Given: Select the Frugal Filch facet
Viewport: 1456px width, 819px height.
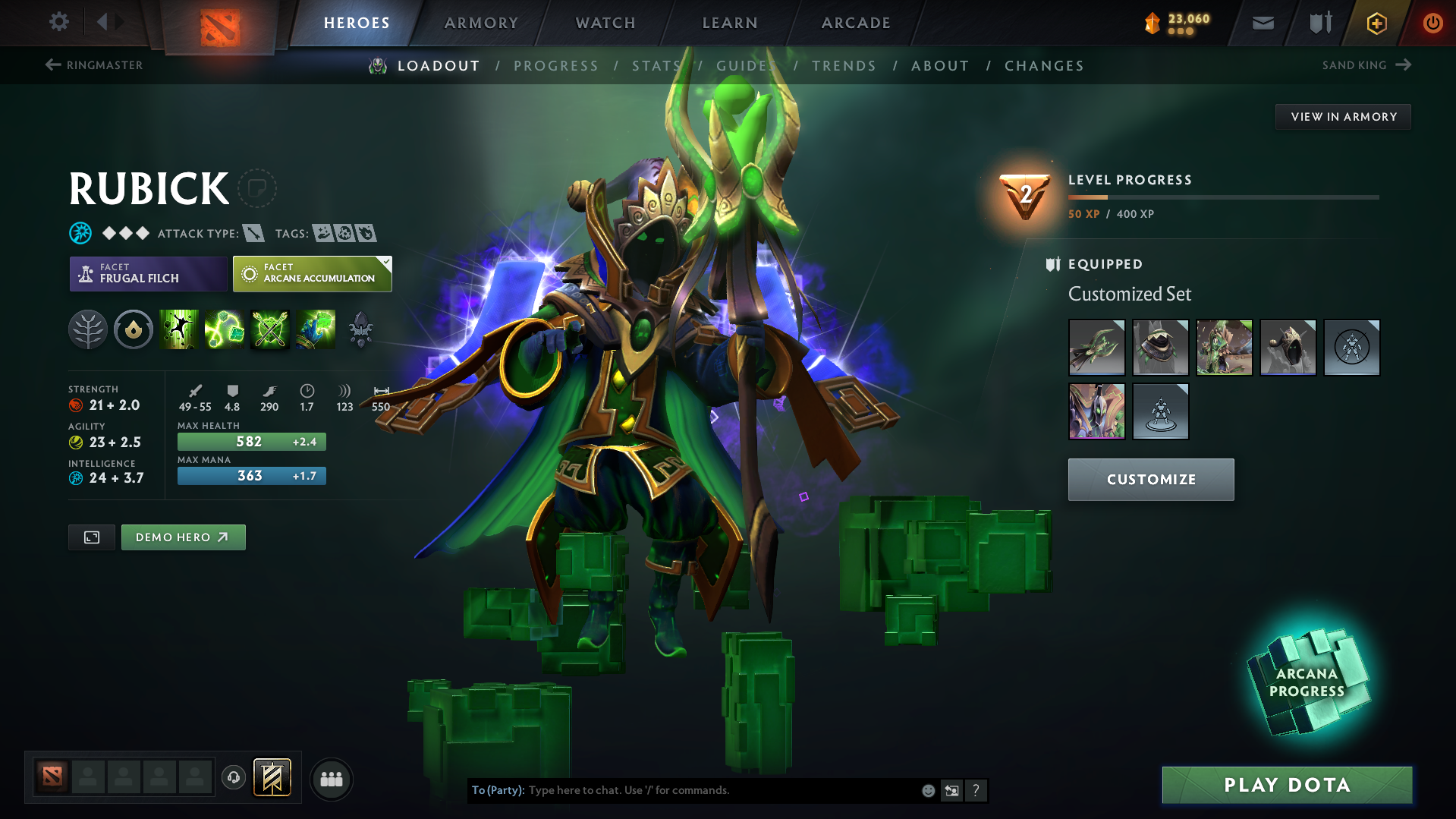Looking at the screenshot, I should point(148,274).
